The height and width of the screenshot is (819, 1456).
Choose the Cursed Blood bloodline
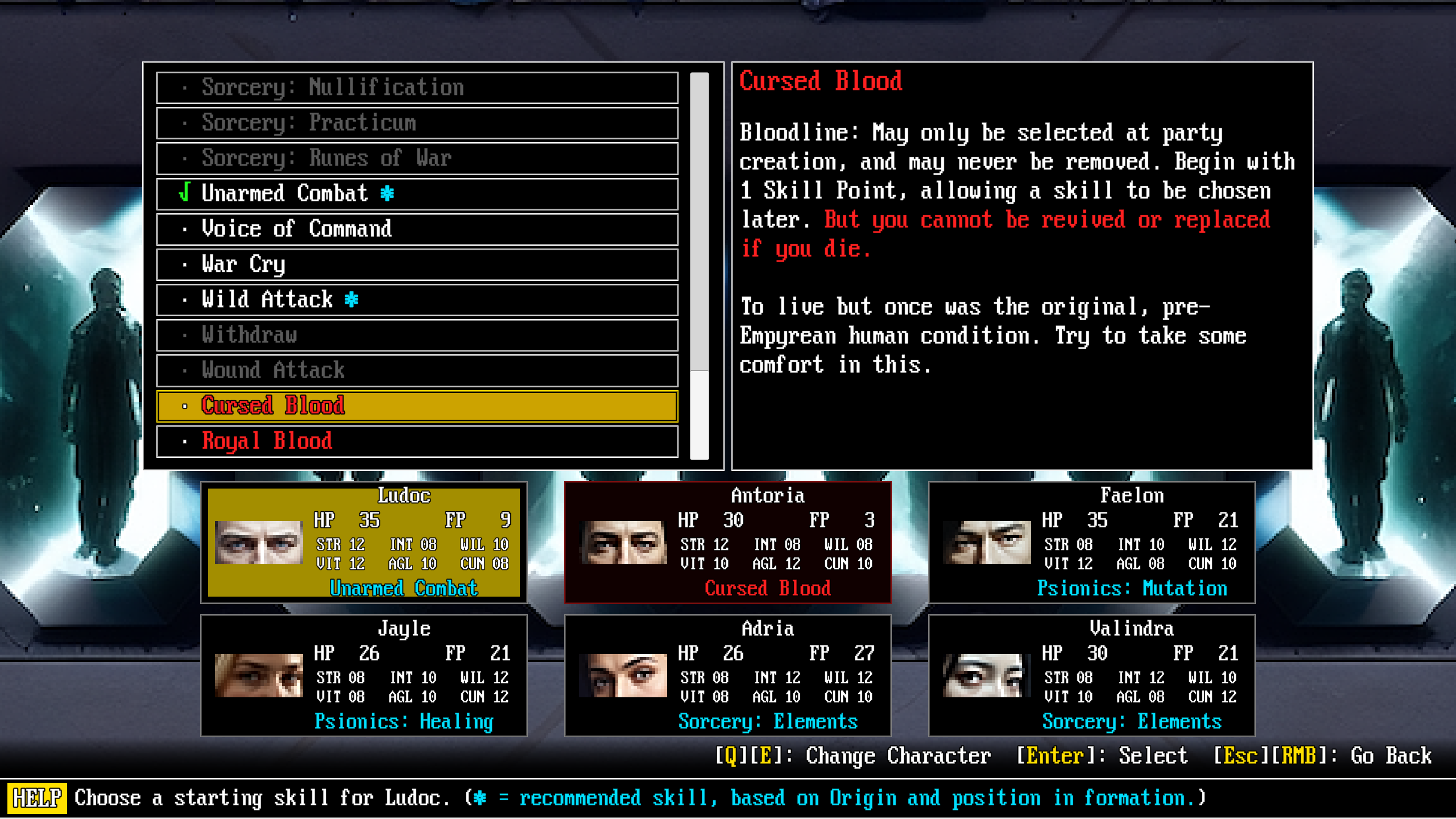tap(417, 406)
